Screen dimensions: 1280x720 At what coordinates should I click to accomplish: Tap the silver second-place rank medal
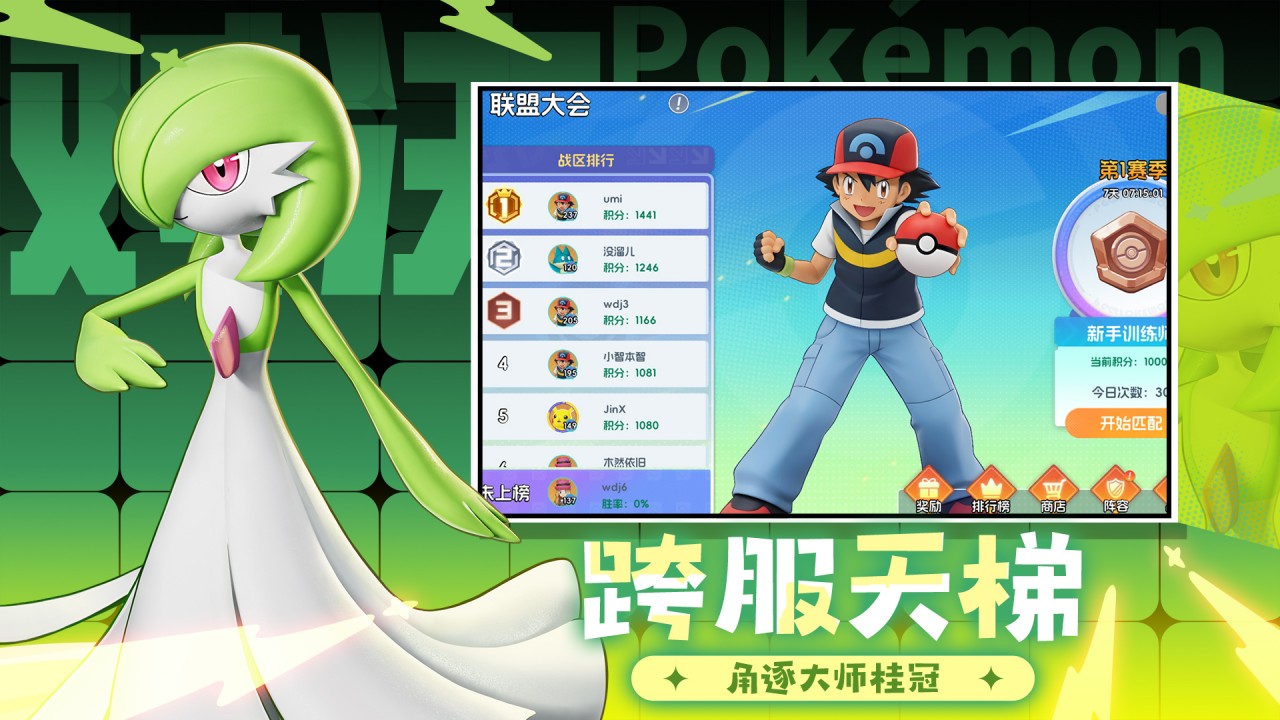[x=504, y=257]
